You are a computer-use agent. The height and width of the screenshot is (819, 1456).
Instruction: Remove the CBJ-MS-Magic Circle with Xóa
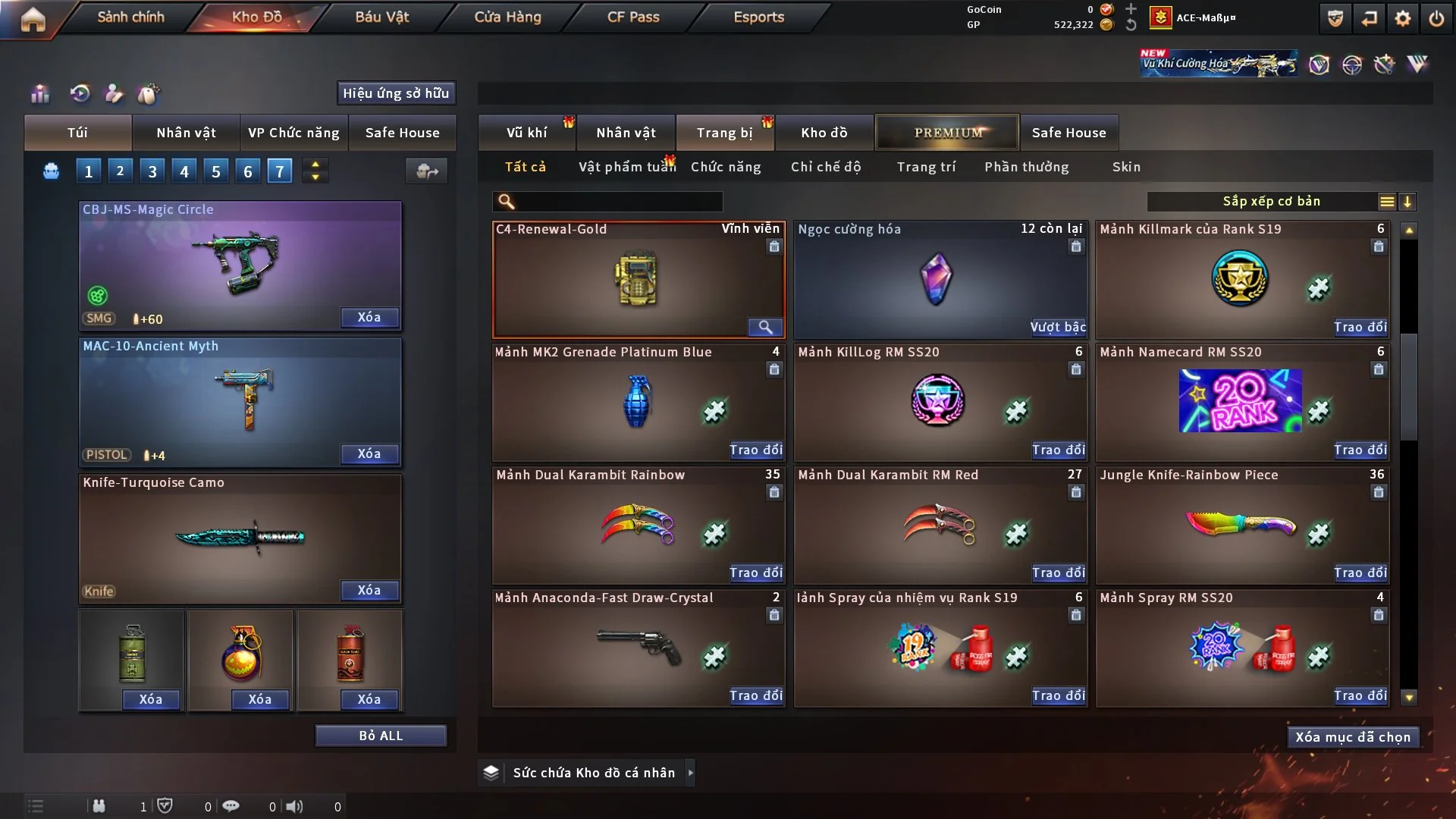(369, 317)
